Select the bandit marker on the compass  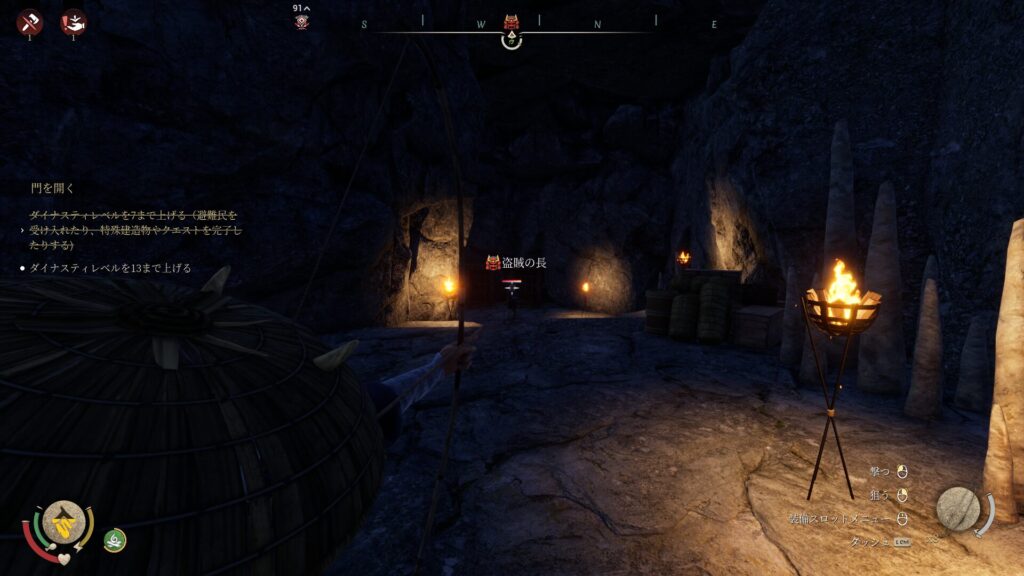point(511,22)
